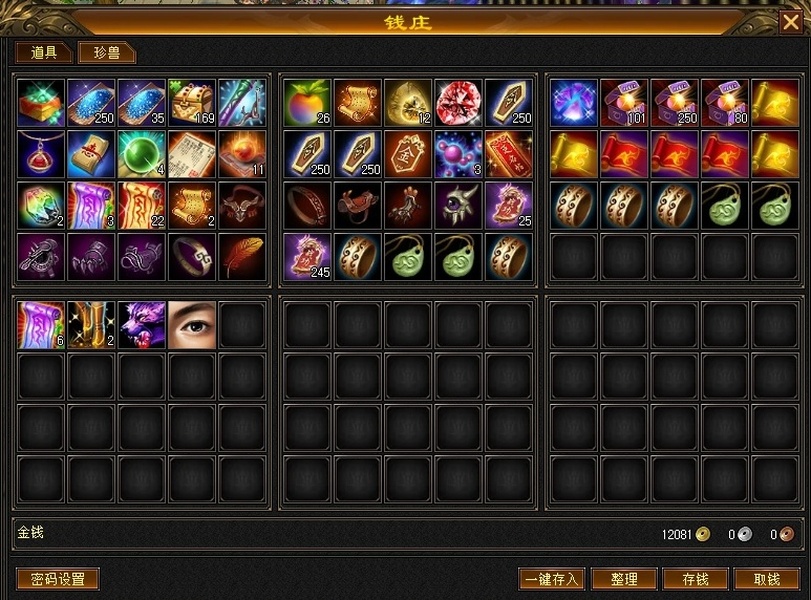Viewport: 811px width, 600px height.
Task: Close the 钱庄 bank window
Action: click(790, 22)
